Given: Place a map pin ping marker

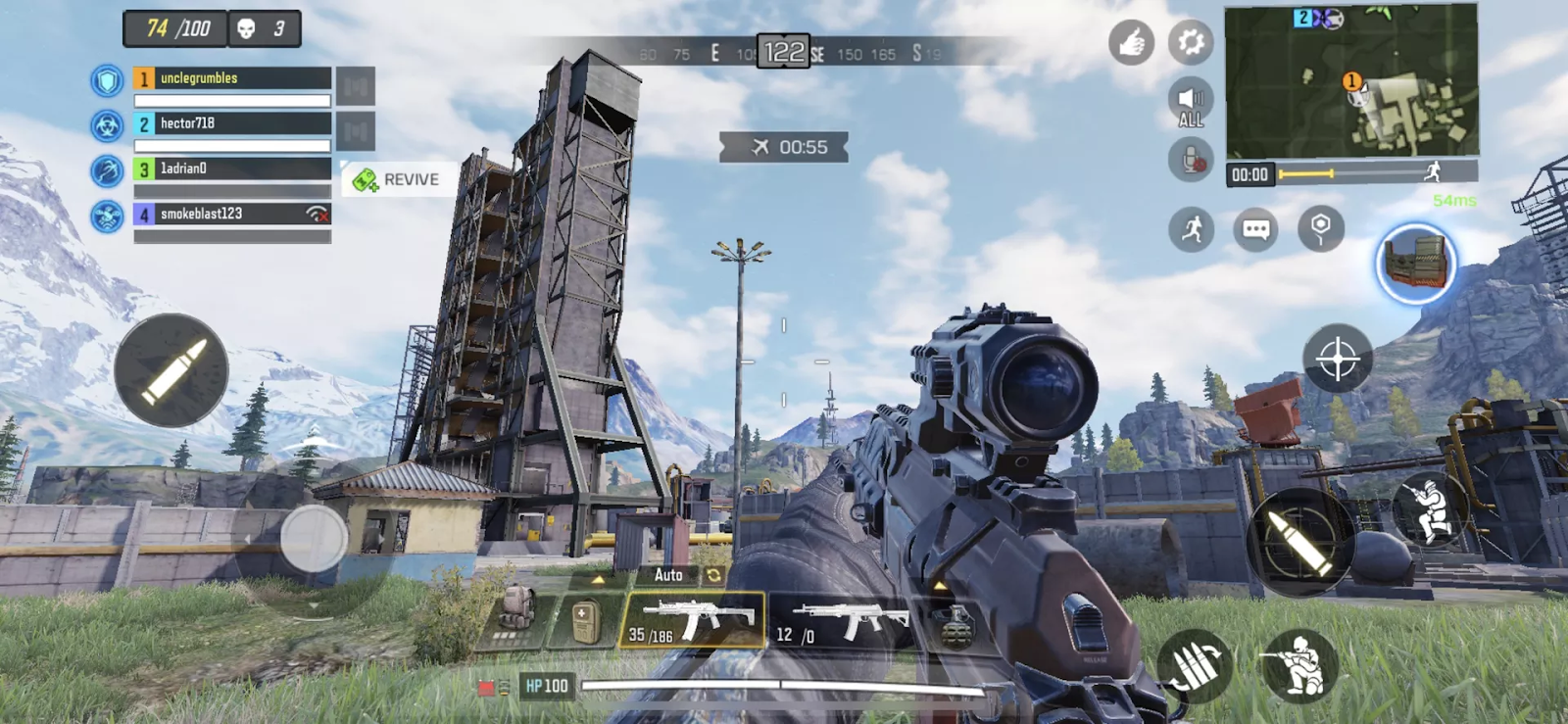Looking at the screenshot, I should (1320, 230).
